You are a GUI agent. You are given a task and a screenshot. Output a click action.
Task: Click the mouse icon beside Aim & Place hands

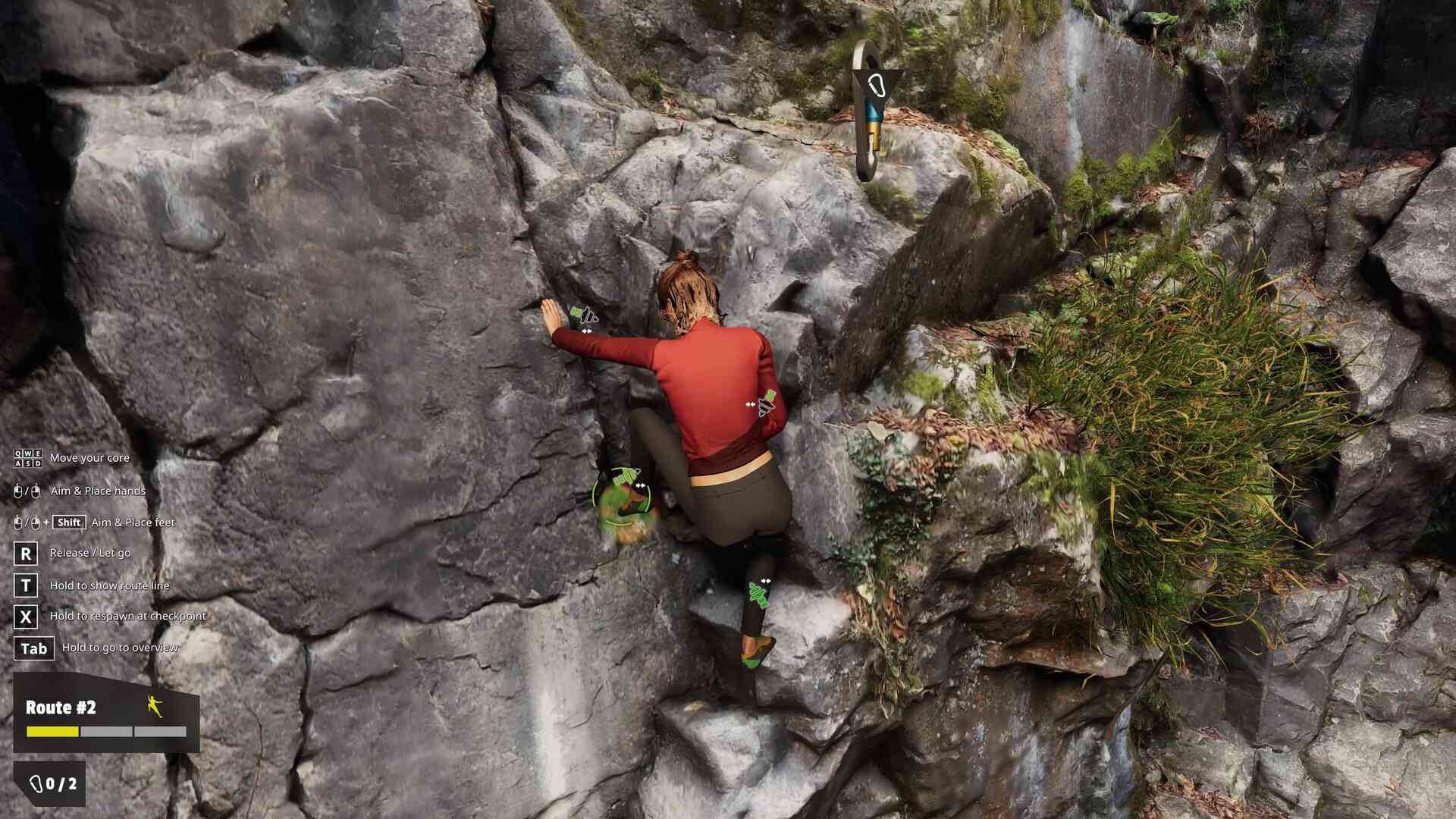(18, 491)
